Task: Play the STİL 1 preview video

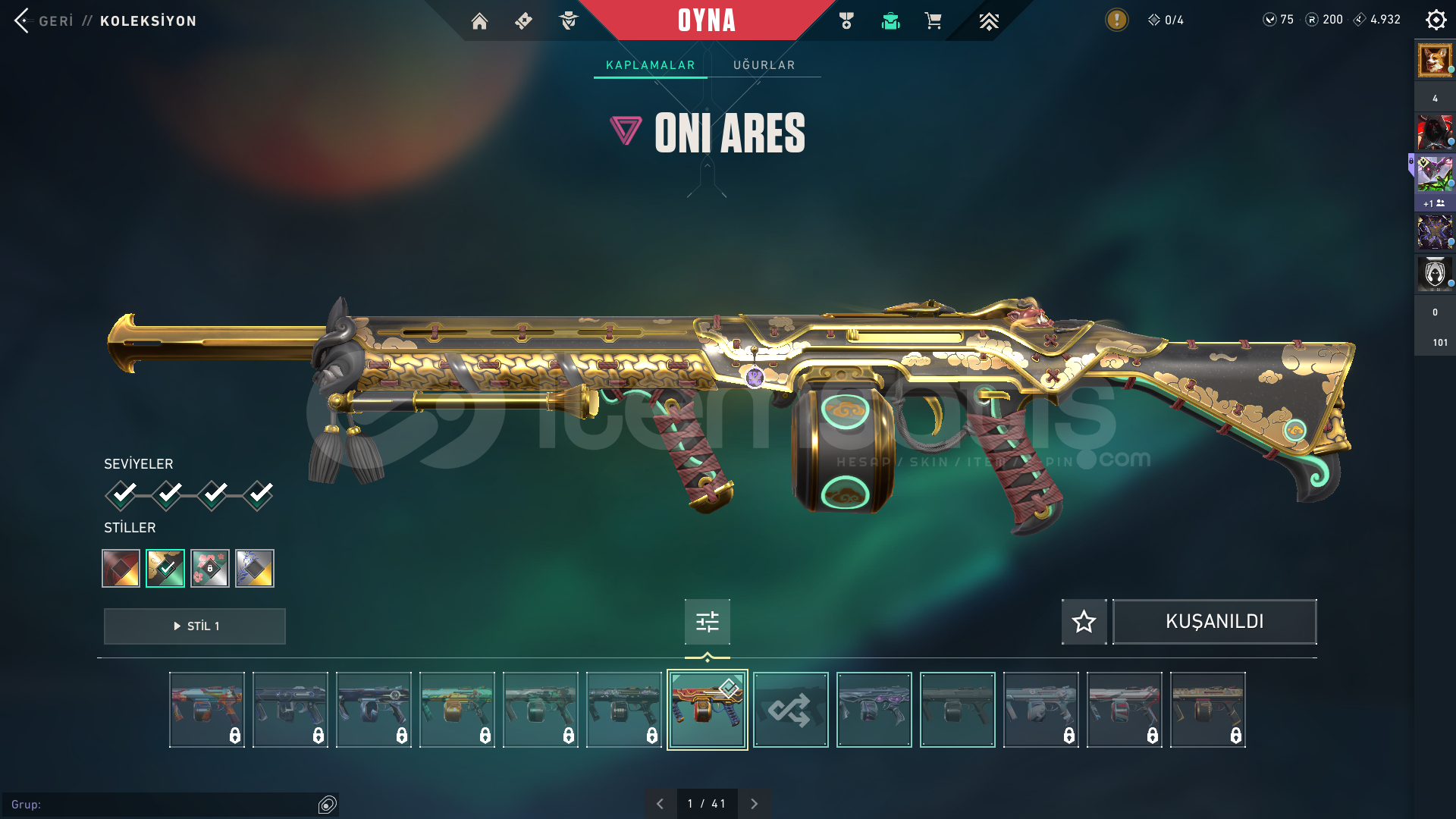Action: (195, 626)
